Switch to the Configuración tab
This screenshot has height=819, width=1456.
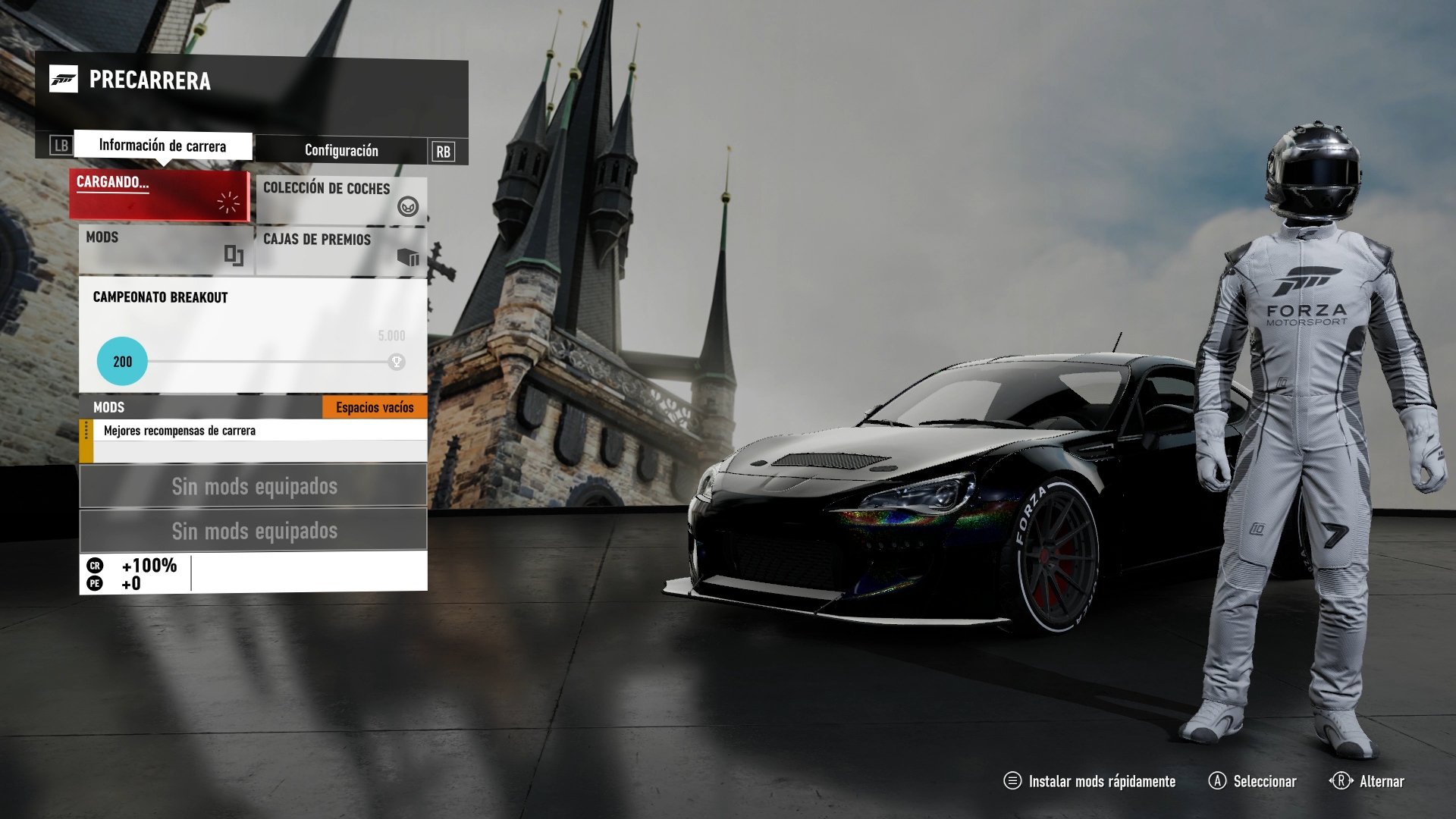click(x=340, y=150)
